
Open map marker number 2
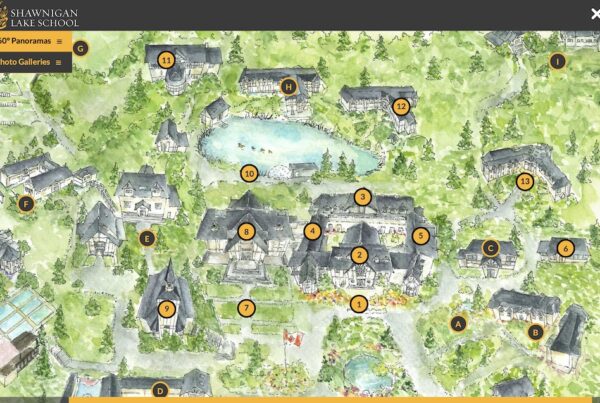point(359,255)
